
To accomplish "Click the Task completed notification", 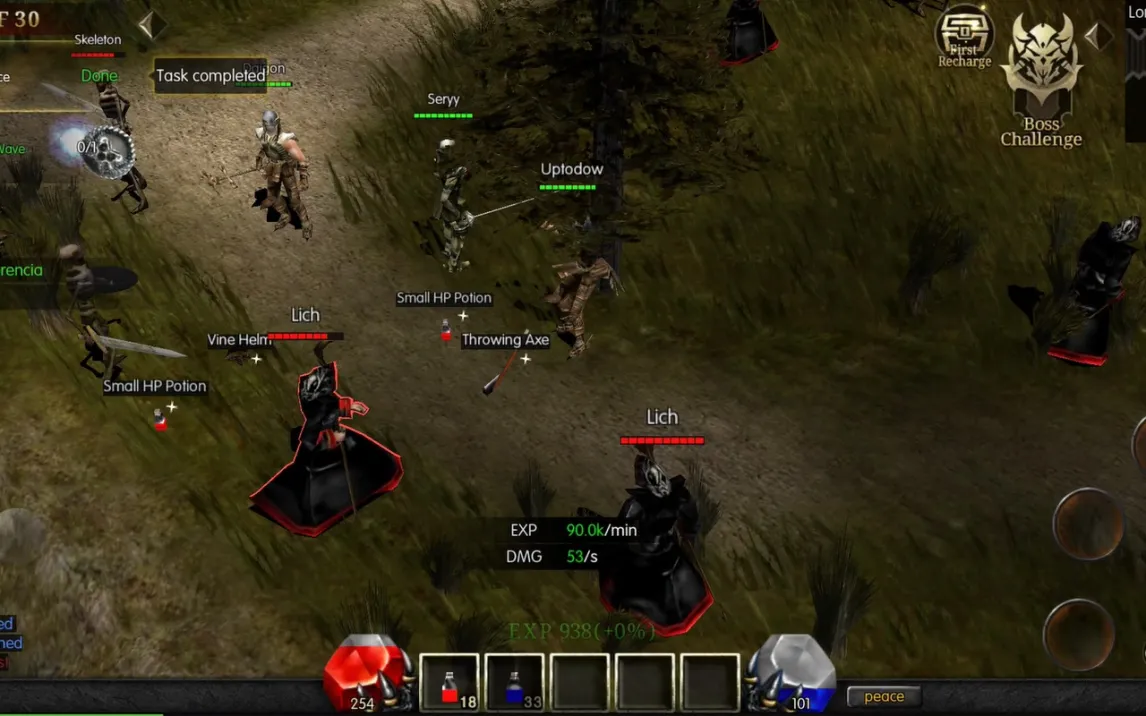I will tap(210, 76).
